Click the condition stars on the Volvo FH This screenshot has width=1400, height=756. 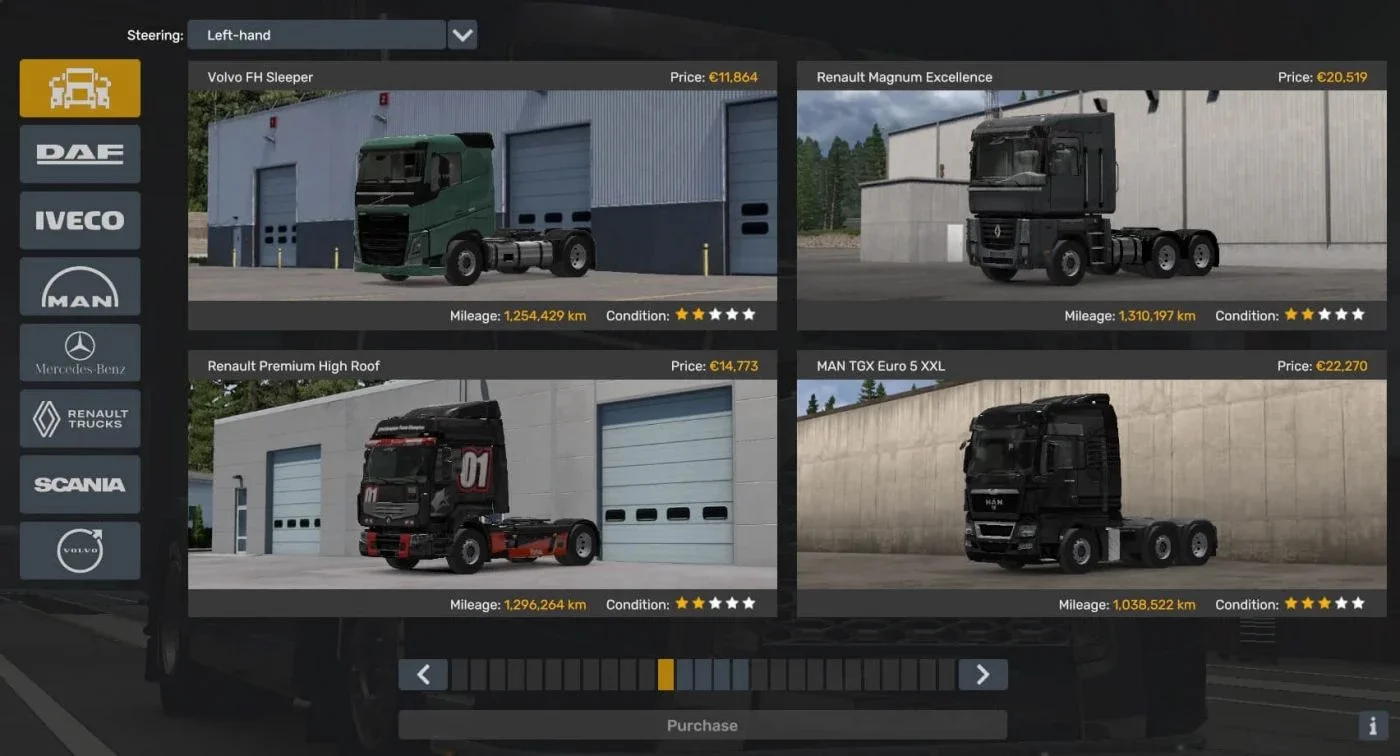(714, 314)
